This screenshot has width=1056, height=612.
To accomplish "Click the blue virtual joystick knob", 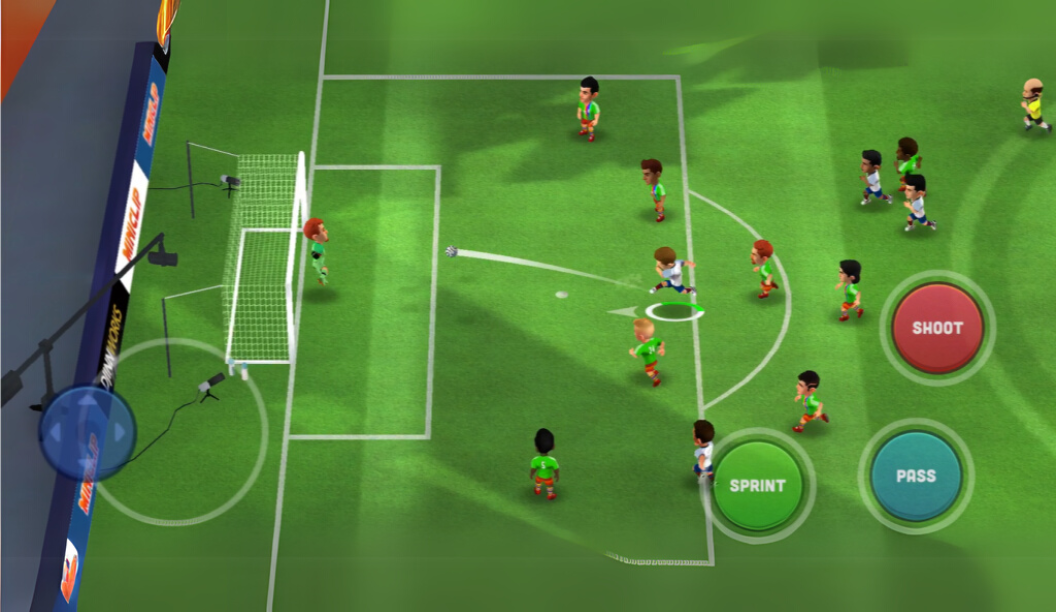I will point(87,432).
